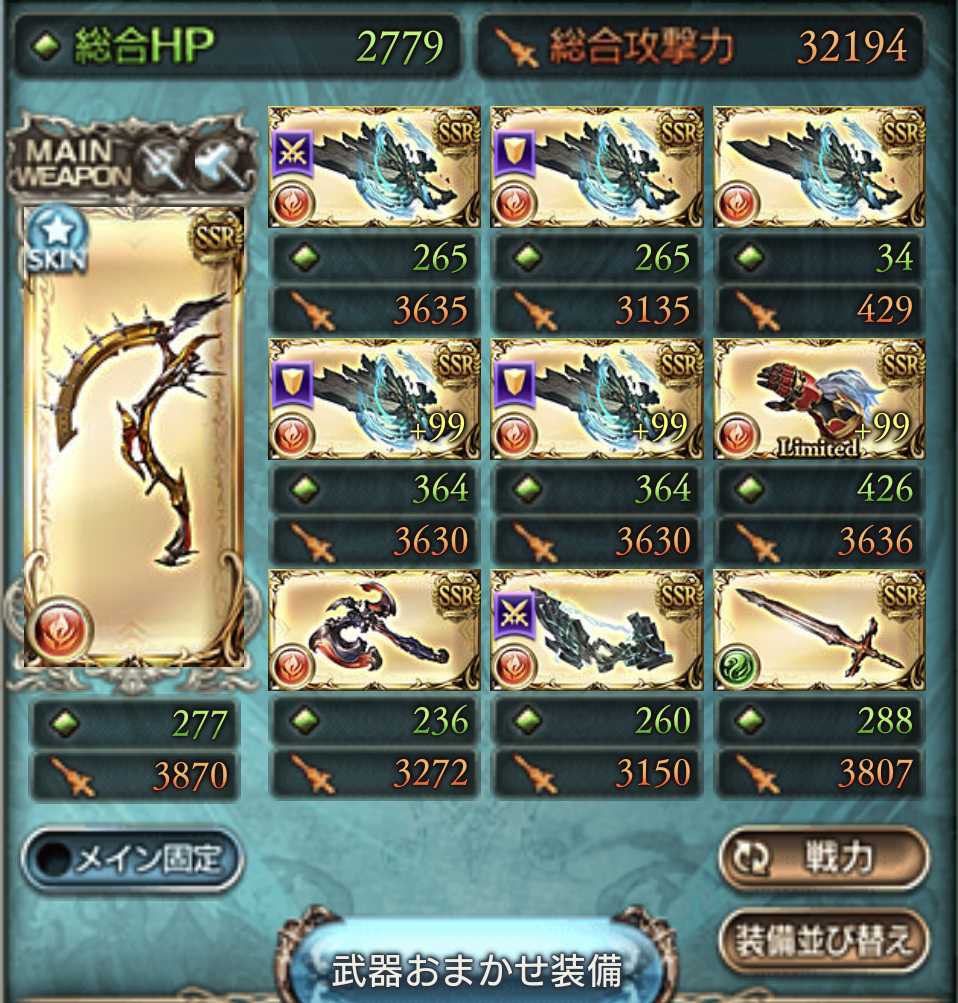Activate 武器おまかせ装備 auto-equip weapons
958x1003 pixels.
coord(477,968)
